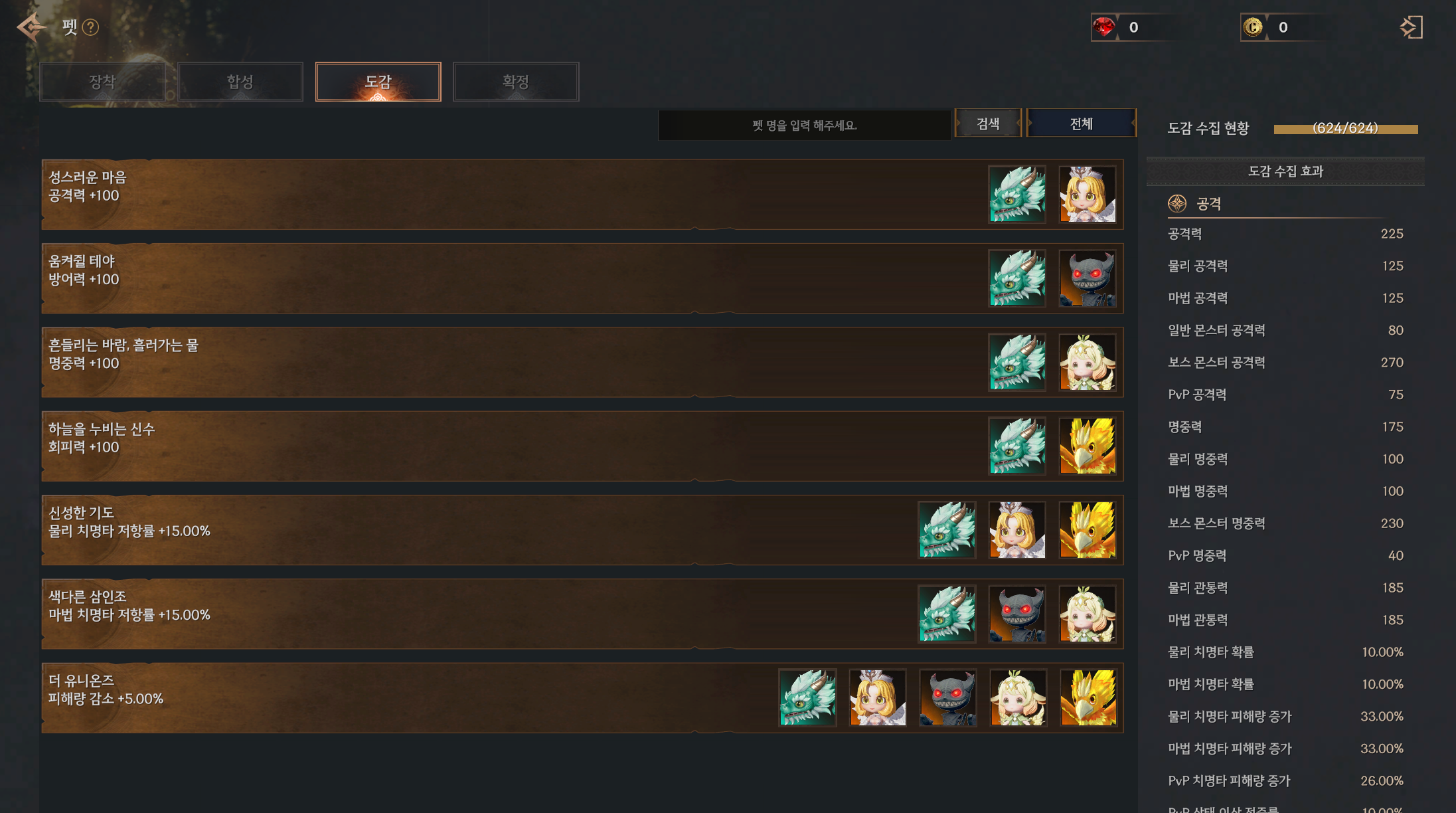Click the gold coin currency icon
This screenshot has width=1456, height=813.
[x=1253, y=27]
